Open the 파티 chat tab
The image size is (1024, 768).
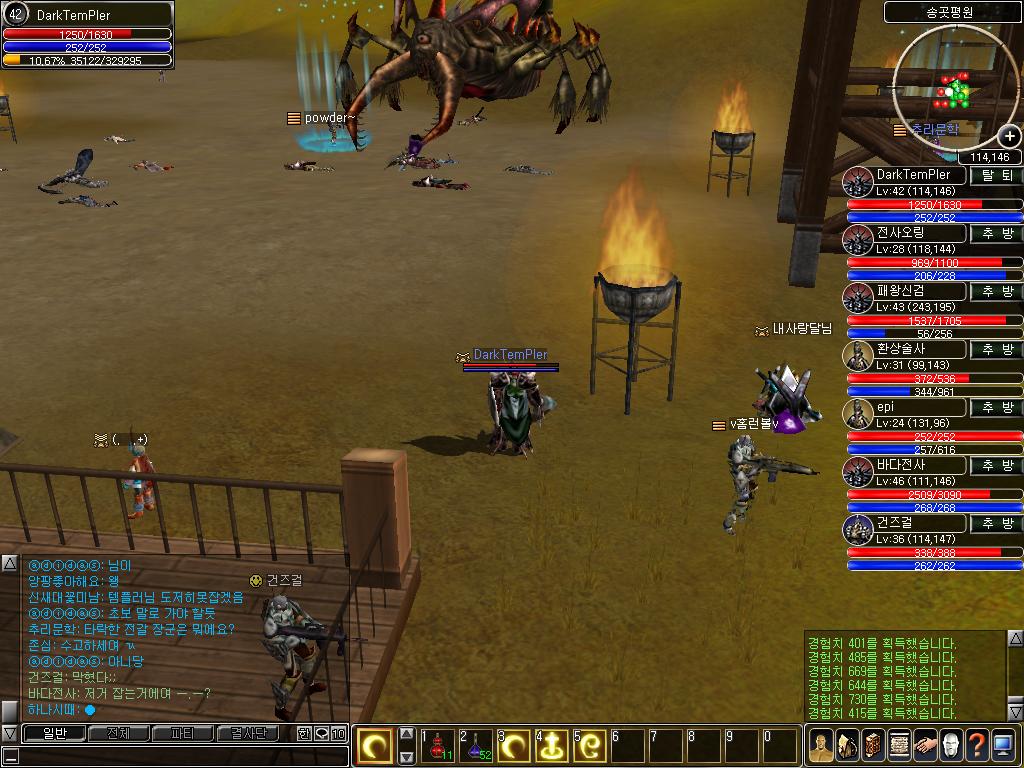(x=183, y=733)
